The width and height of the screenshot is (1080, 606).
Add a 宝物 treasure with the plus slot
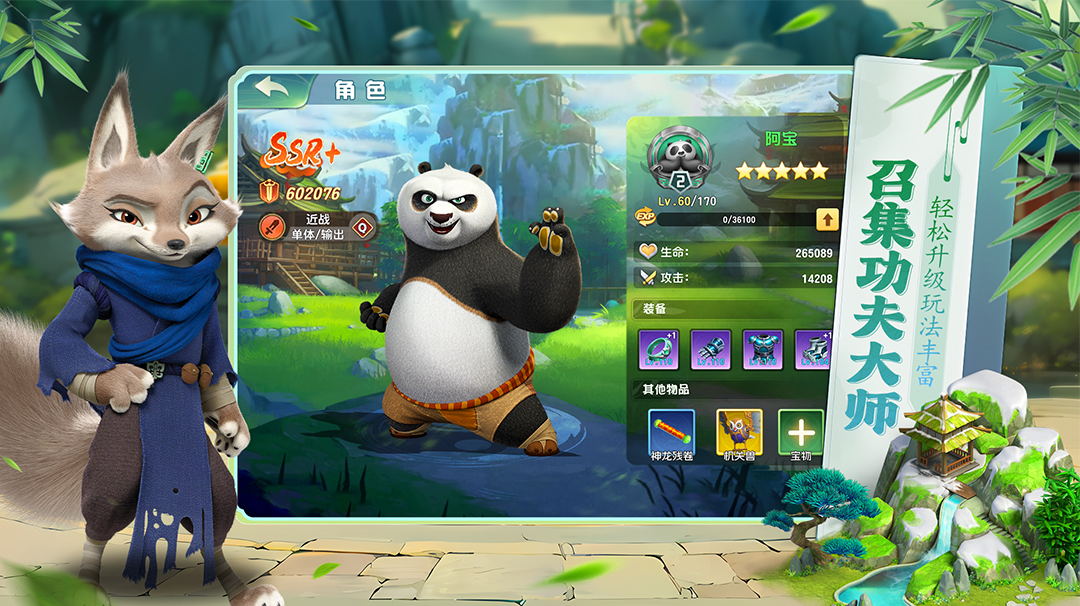[801, 432]
